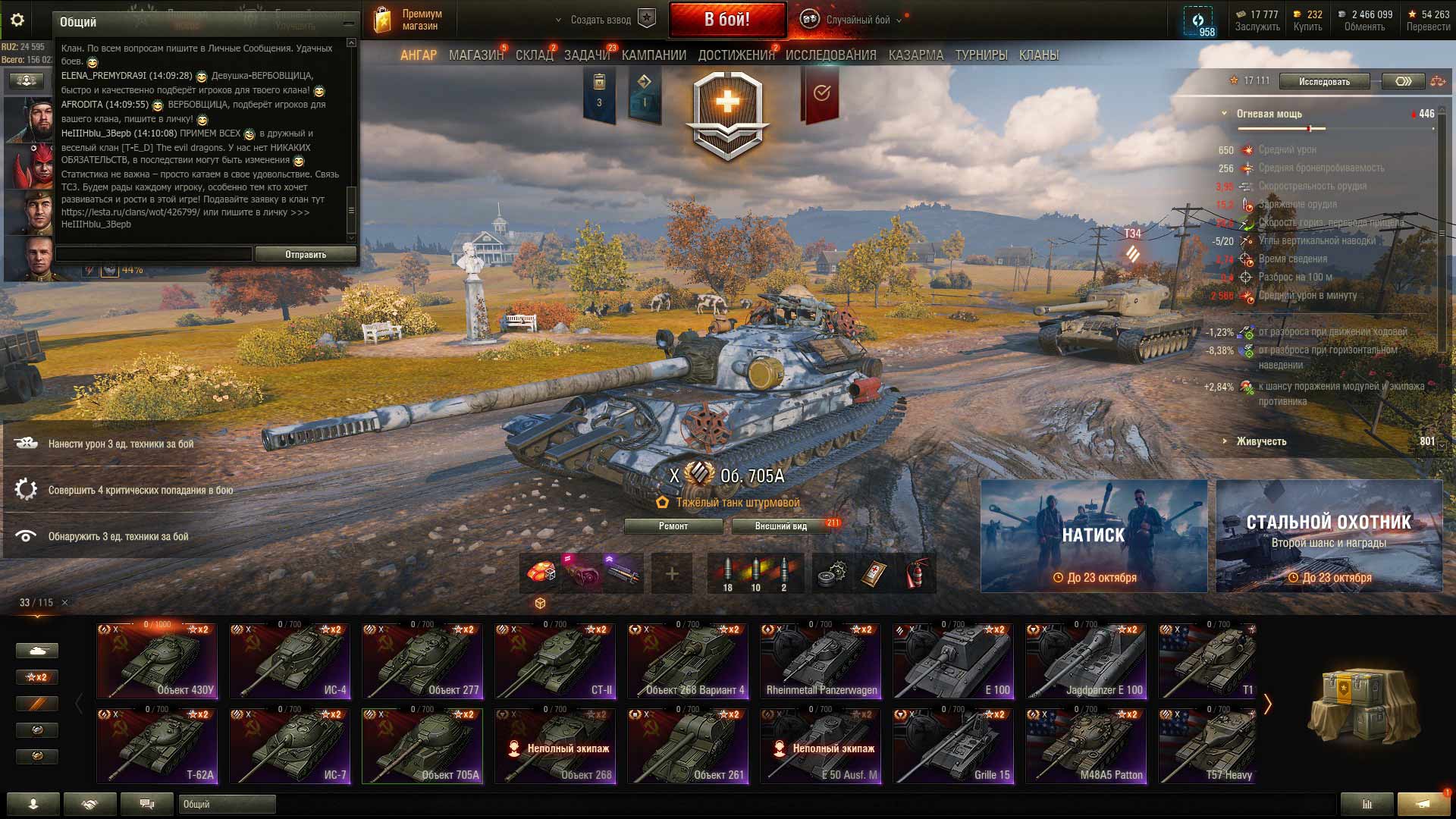Open Внешний вид customization
This screenshot has height=819, width=1456.
(780, 526)
